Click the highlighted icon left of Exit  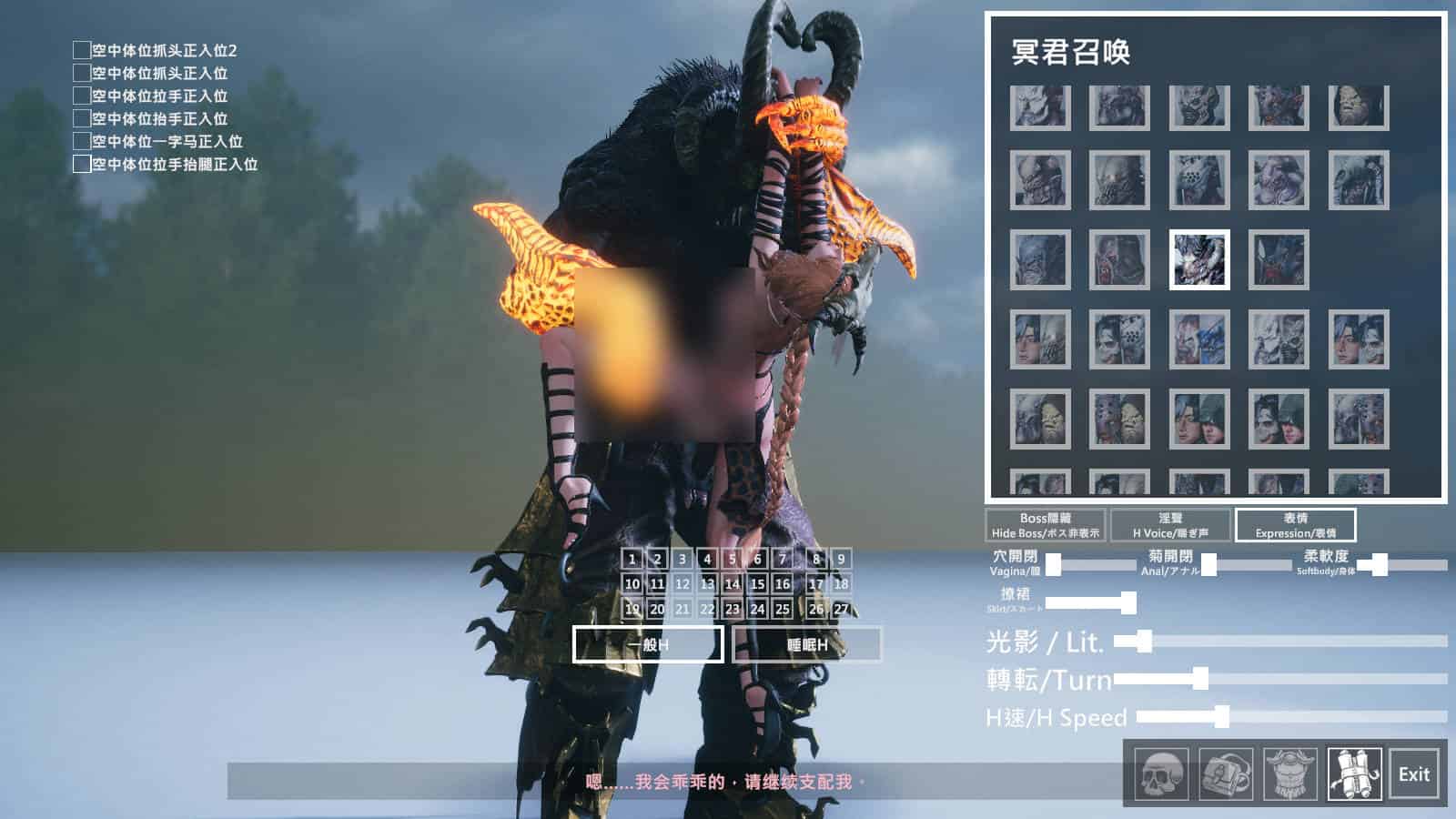click(1355, 774)
